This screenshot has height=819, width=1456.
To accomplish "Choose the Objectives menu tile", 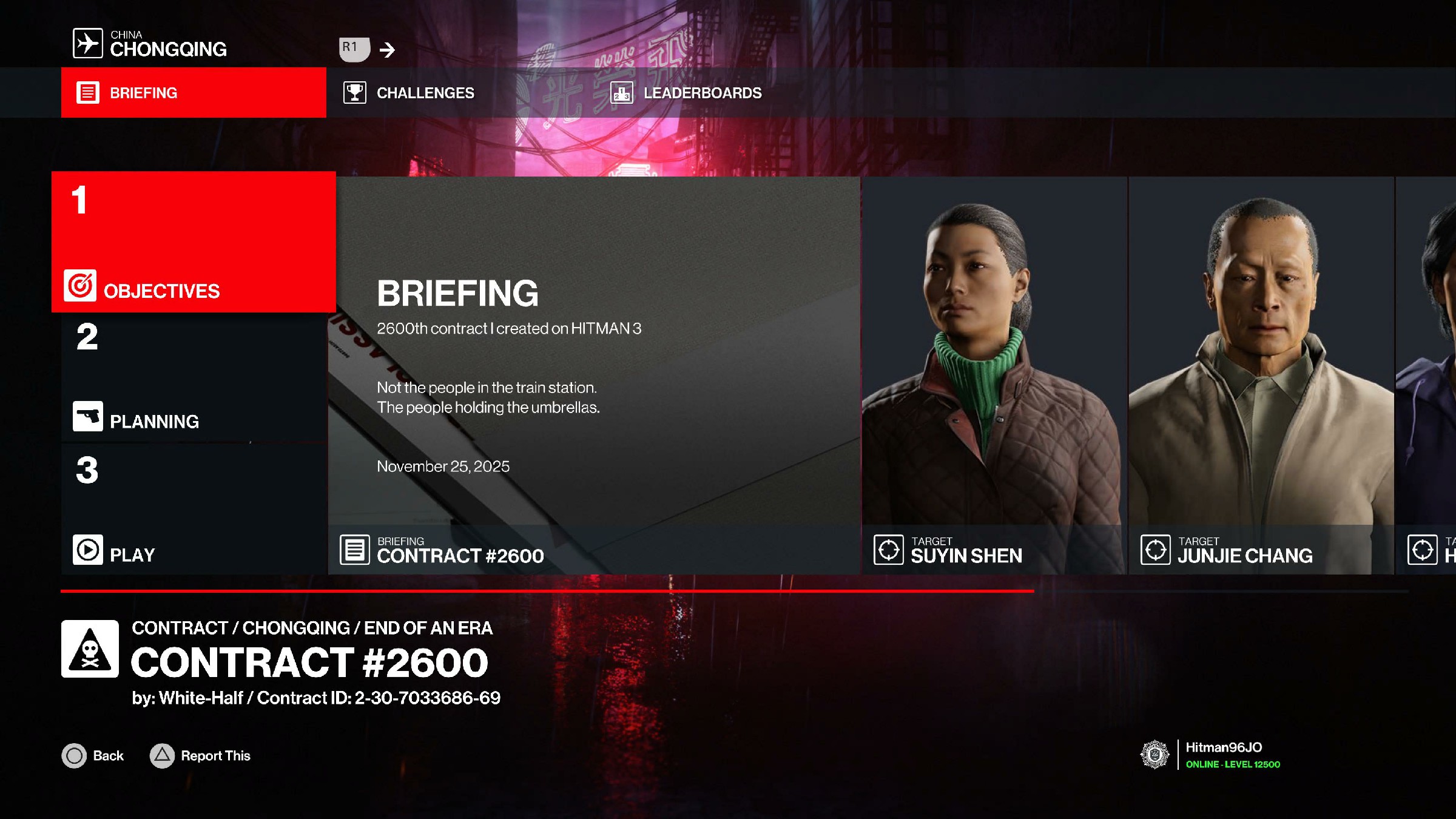I will [x=194, y=242].
